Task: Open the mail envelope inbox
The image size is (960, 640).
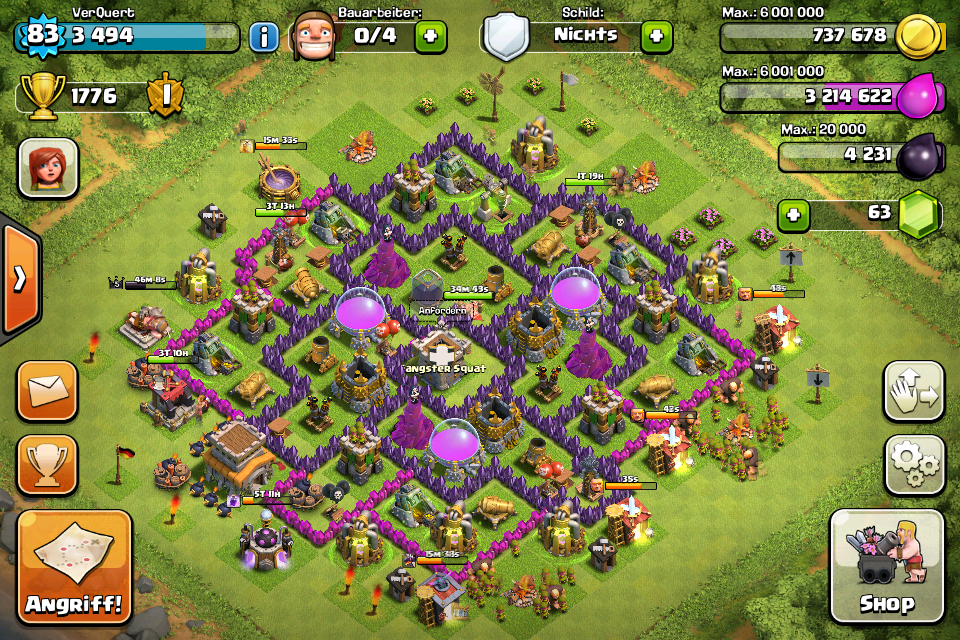Action: point(47,390)
